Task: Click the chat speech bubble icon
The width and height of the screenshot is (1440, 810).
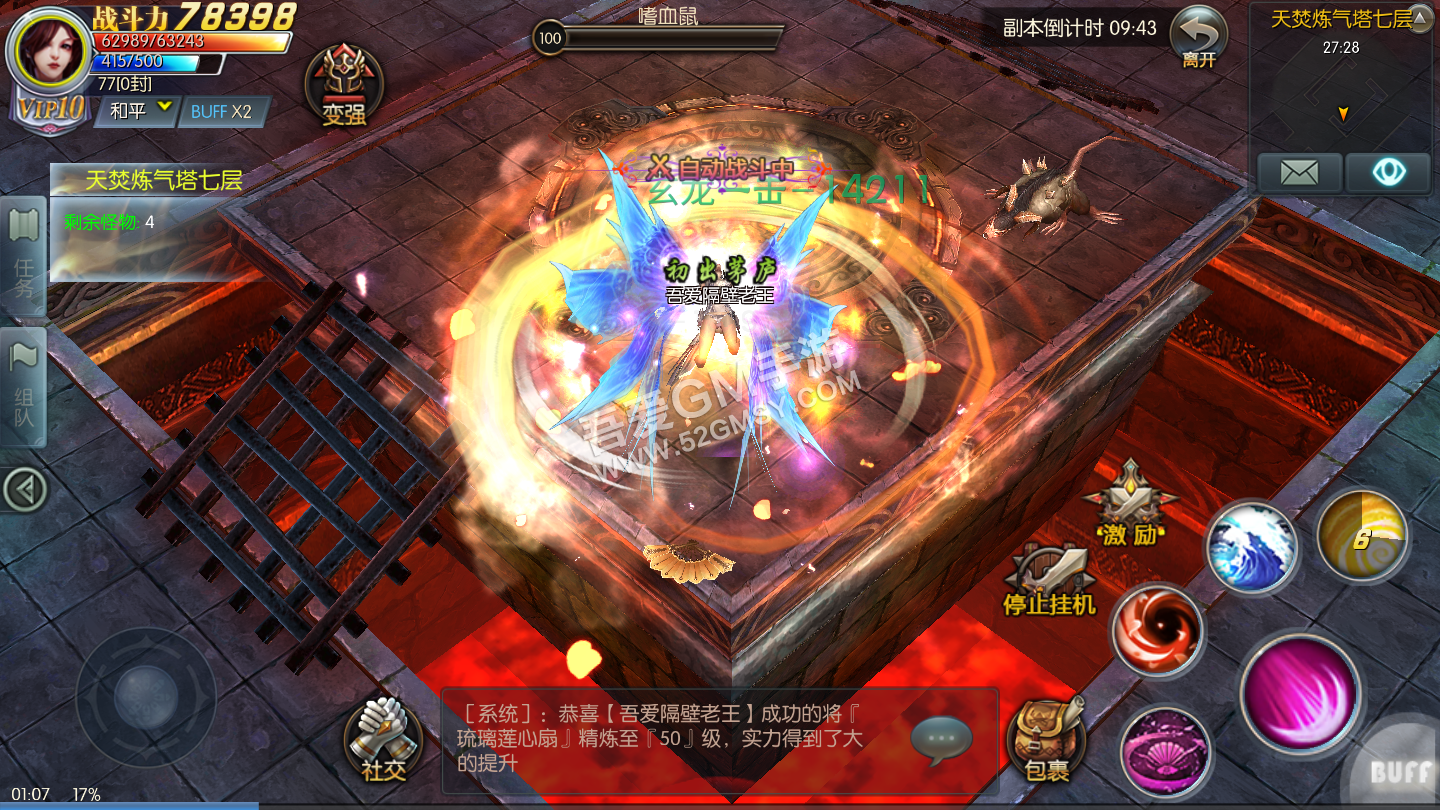Action: 940,740
